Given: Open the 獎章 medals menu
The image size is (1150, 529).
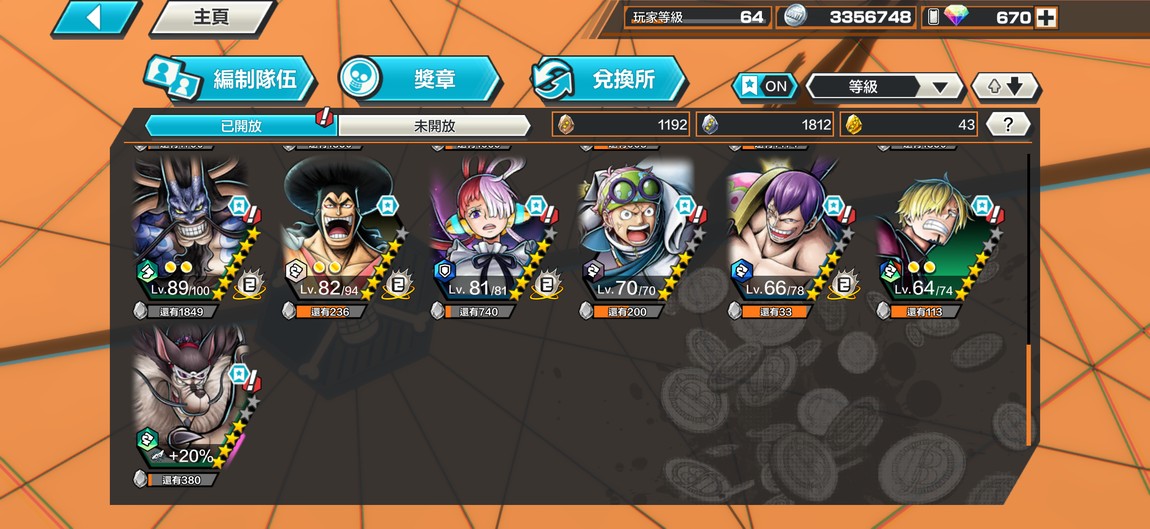Looking at the screenshot, I should pyautogui.click(x=418, y=79).
